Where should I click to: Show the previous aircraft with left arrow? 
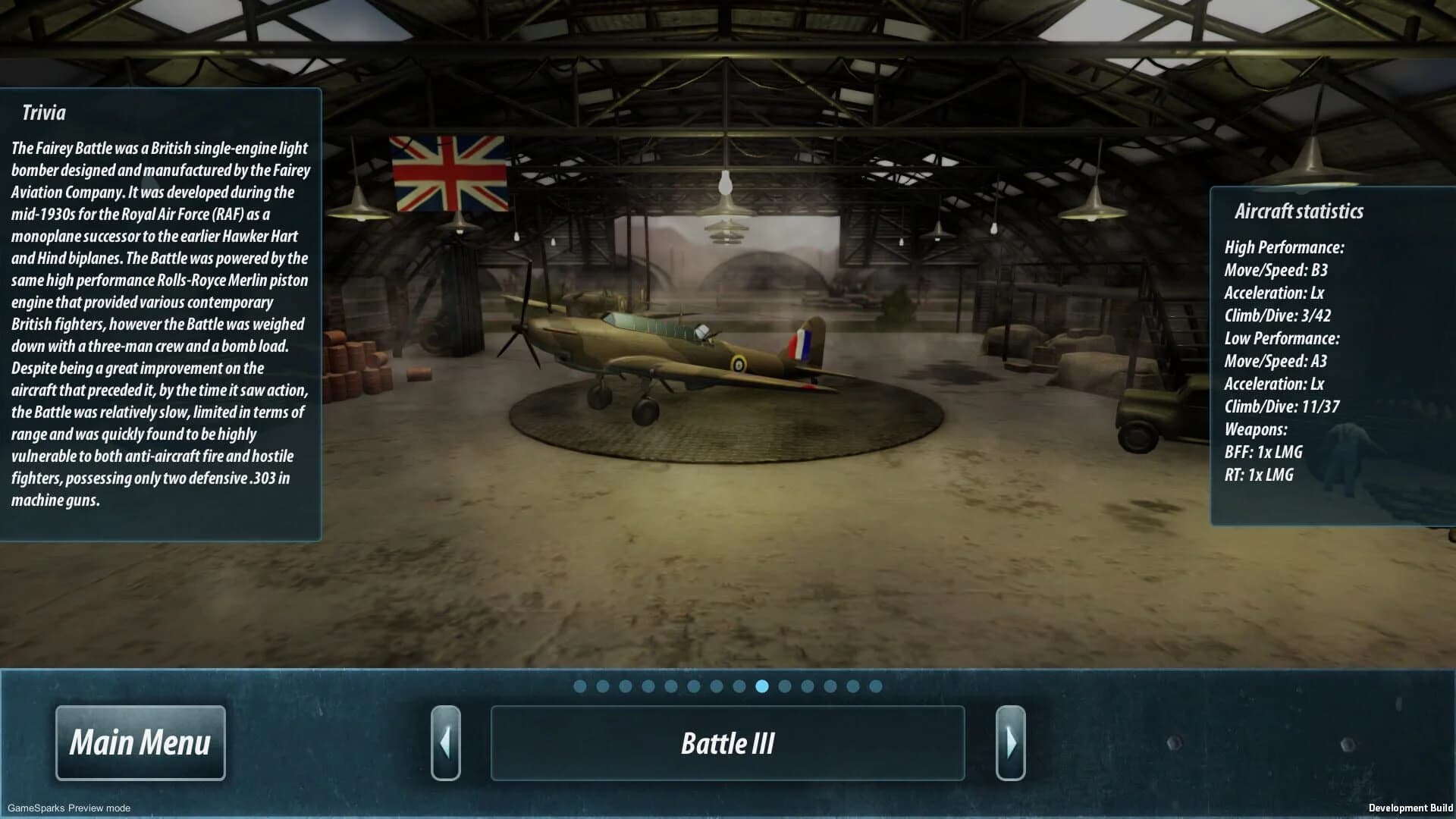(x=446, y=742)
